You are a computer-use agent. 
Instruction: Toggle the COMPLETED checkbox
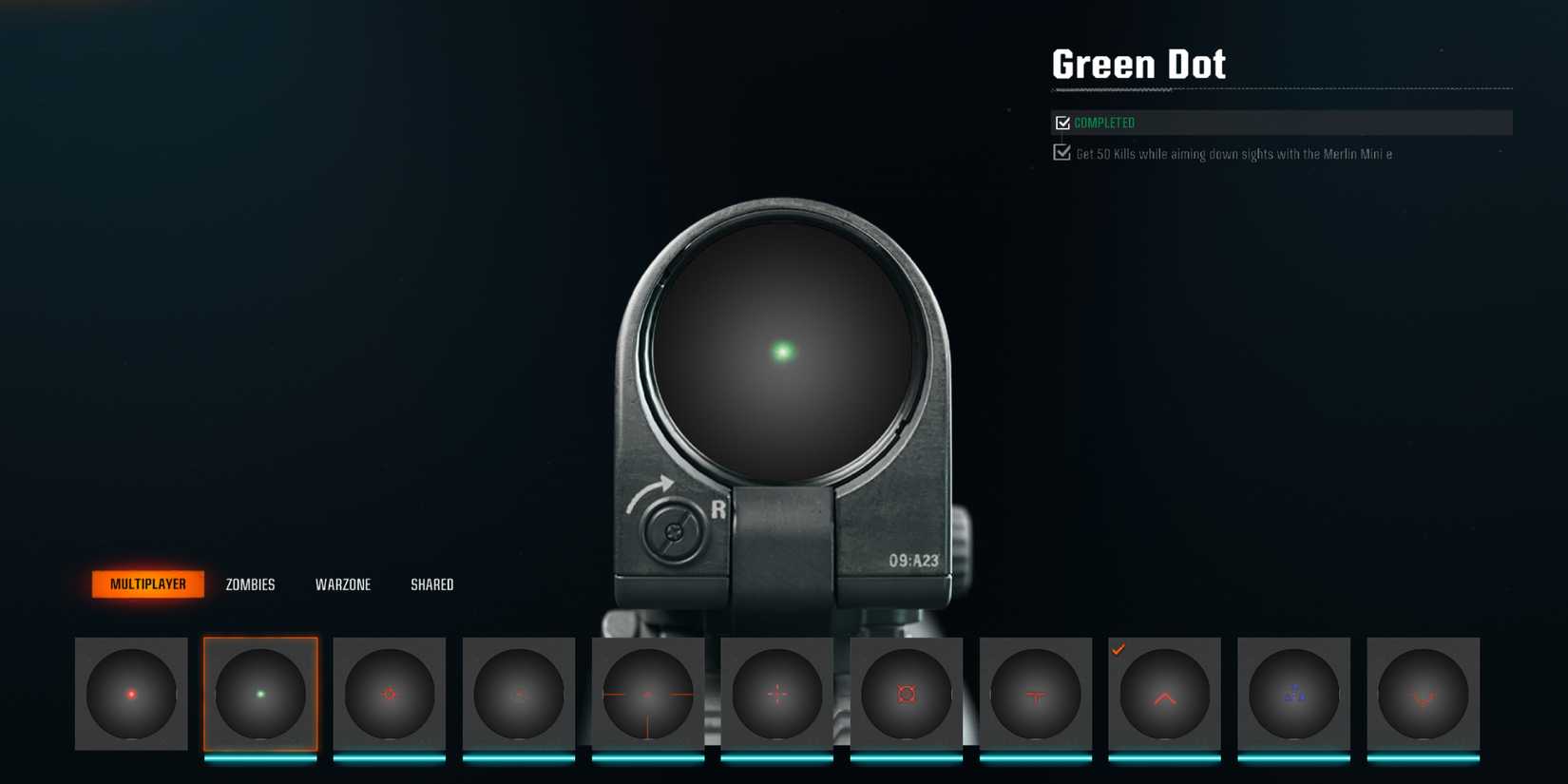click(1061, 123)
